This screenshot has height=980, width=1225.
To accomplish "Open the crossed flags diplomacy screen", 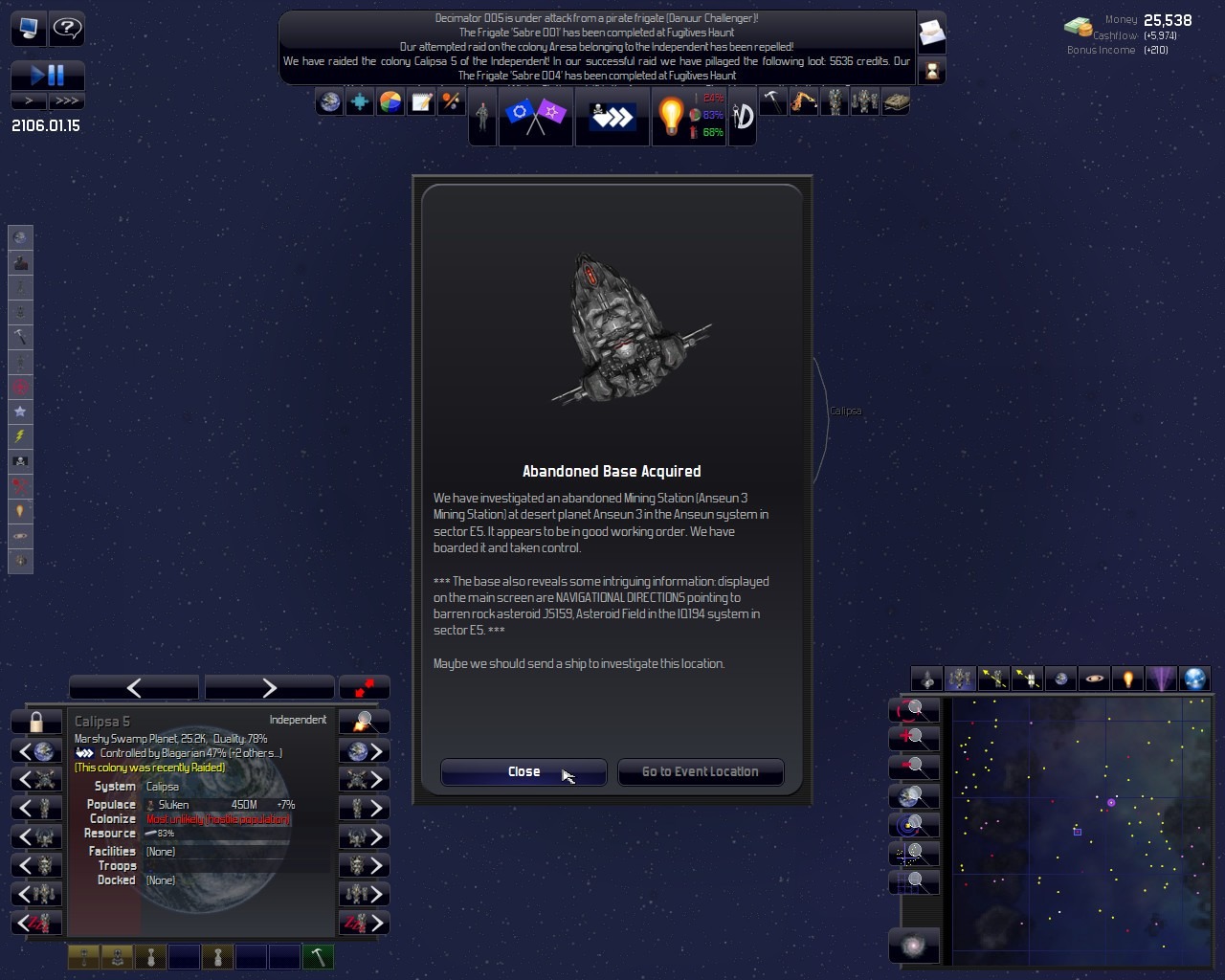I will click(x=535, y=116).
